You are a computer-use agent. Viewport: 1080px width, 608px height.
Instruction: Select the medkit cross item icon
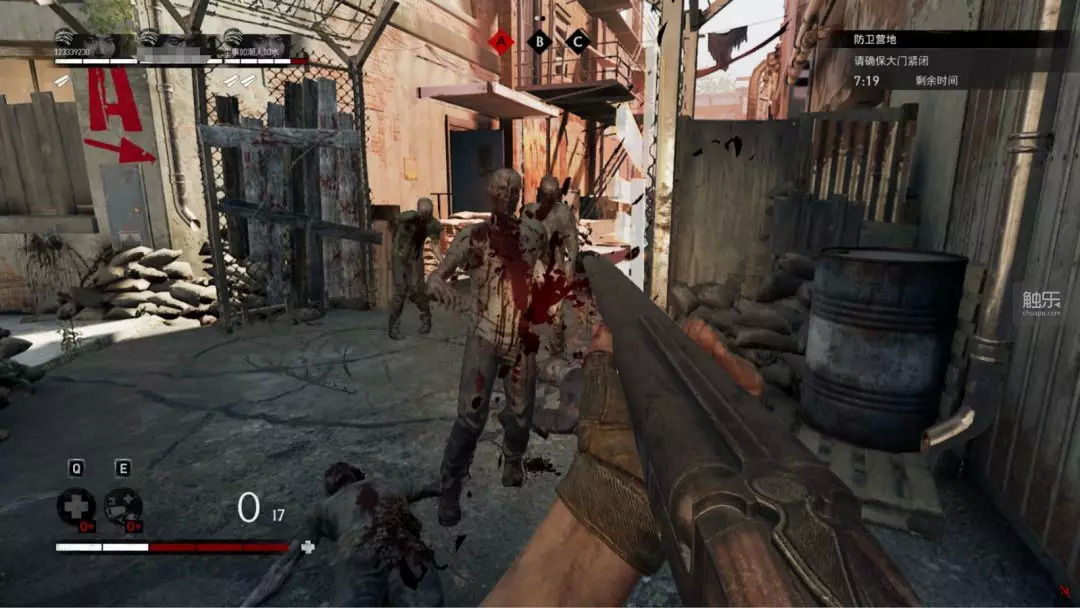pyautogui.click(x=76, y=506)
